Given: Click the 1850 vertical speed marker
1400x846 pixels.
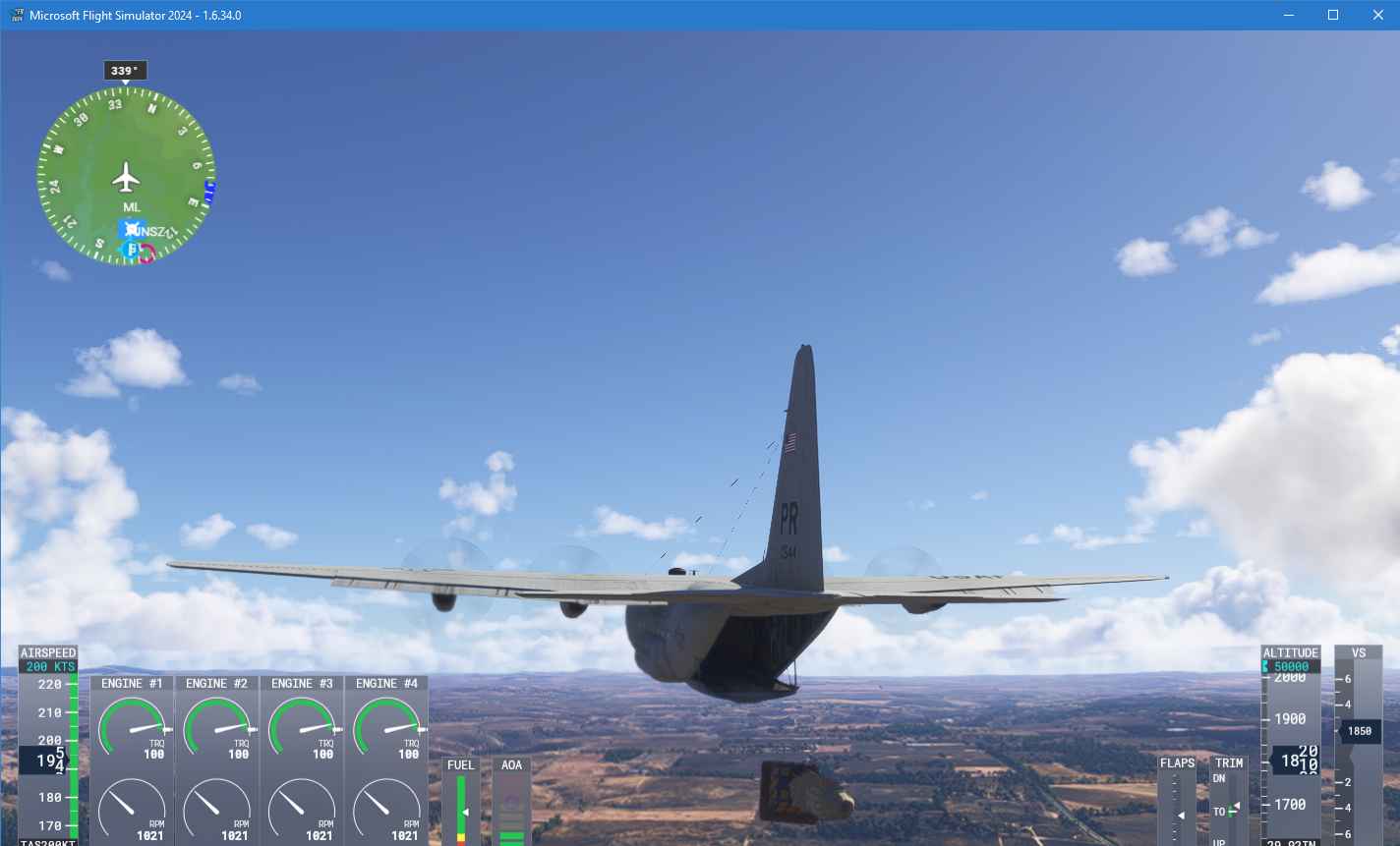Looking at the screenshot, I should (1359, 730).
